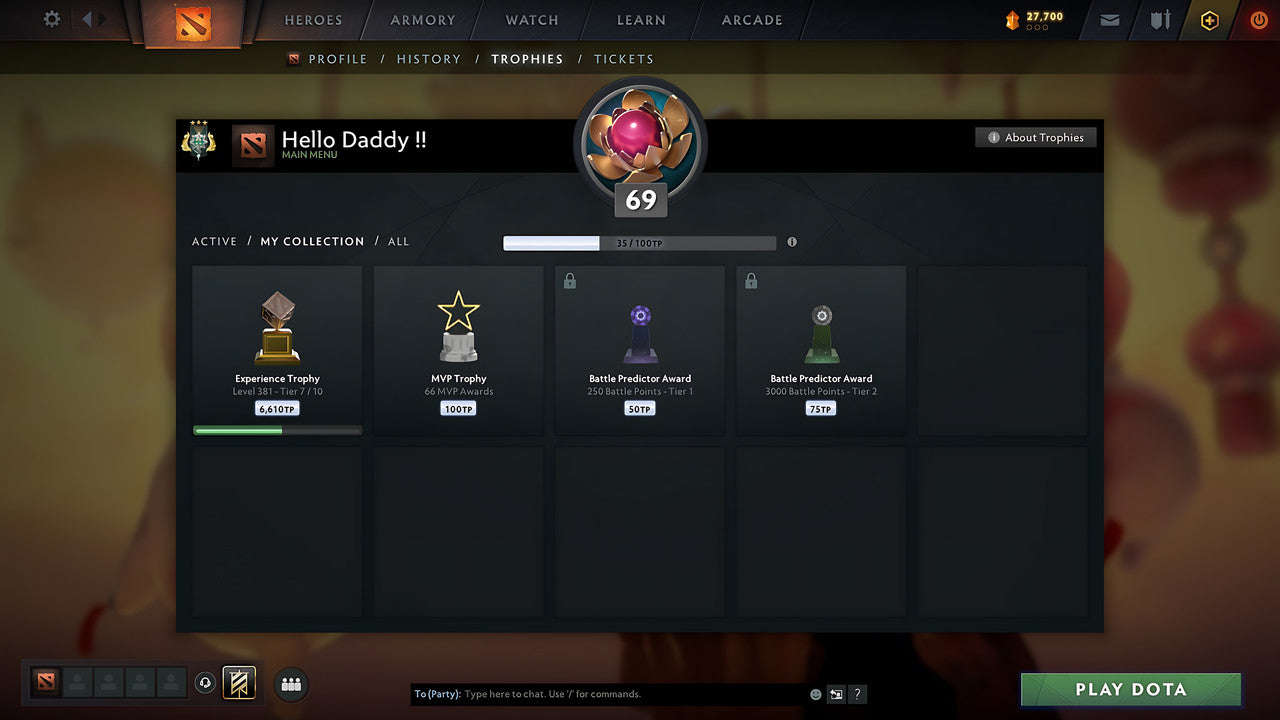
Task: Click the chat channel switch icon
Action: (x=836, y=693)
